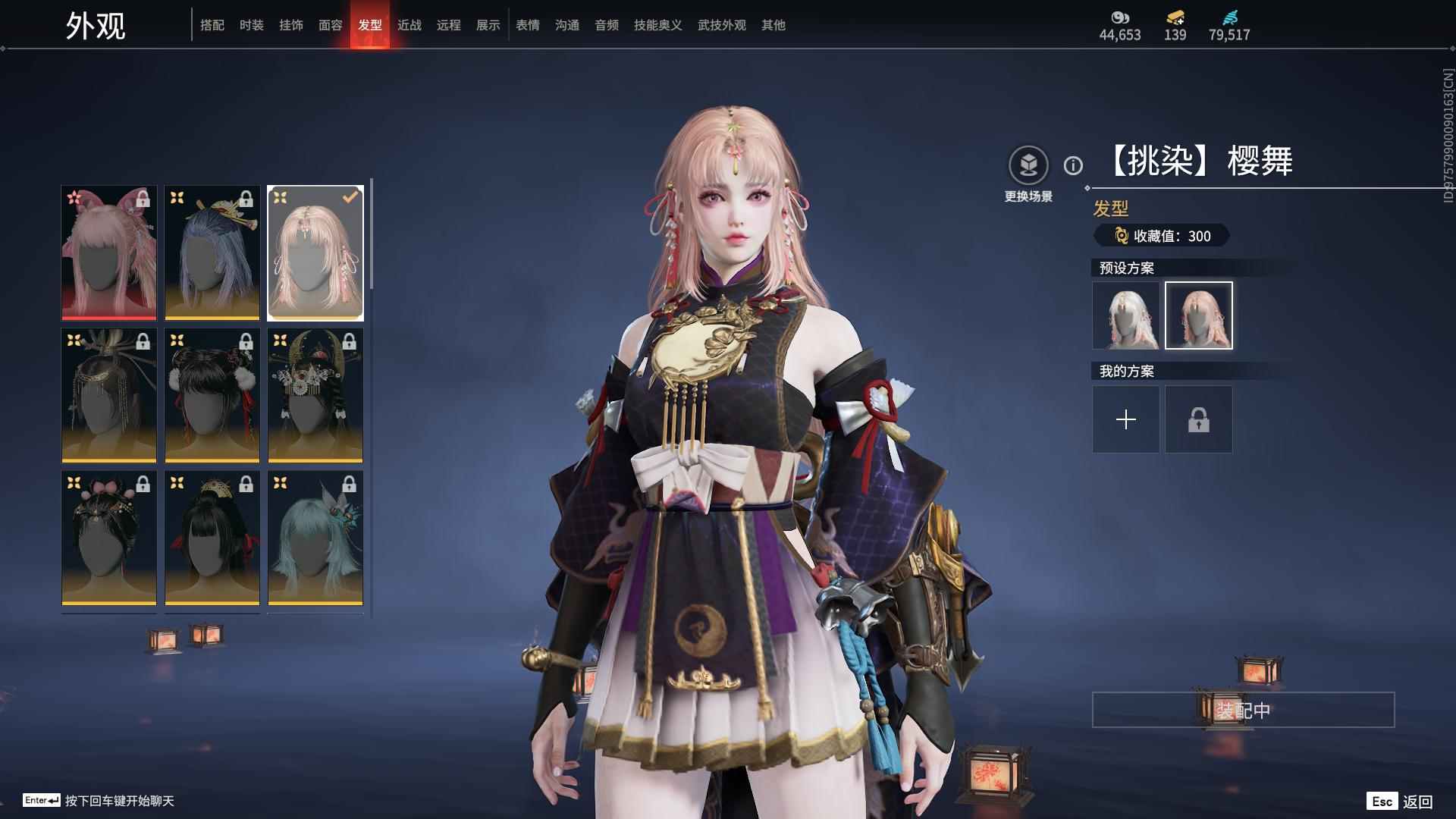Choose the pink bow hairstyle
This screenshot has height=819, width=1456.
(109, 253)
